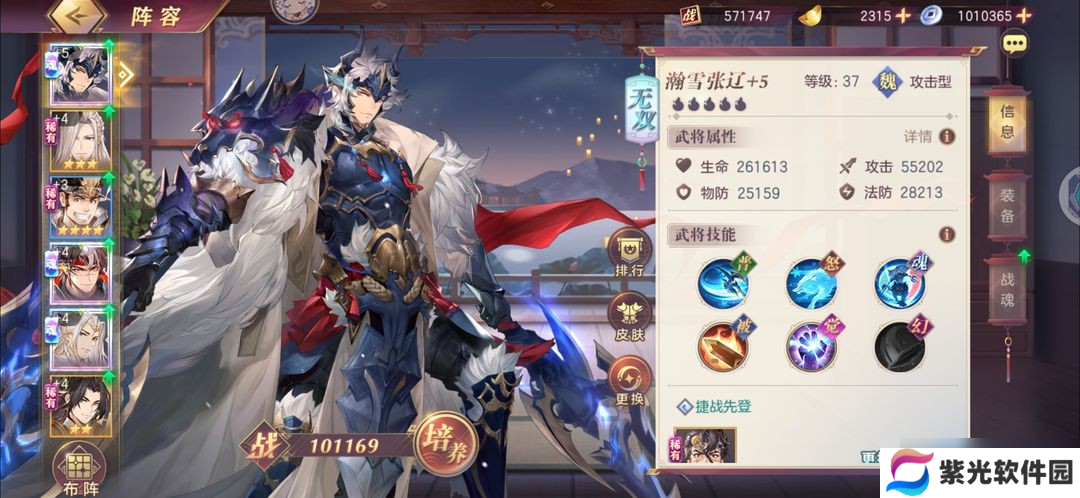Select the locked 幻 skill icon
The image size is (1080, 498).
[x=899, y=346]
